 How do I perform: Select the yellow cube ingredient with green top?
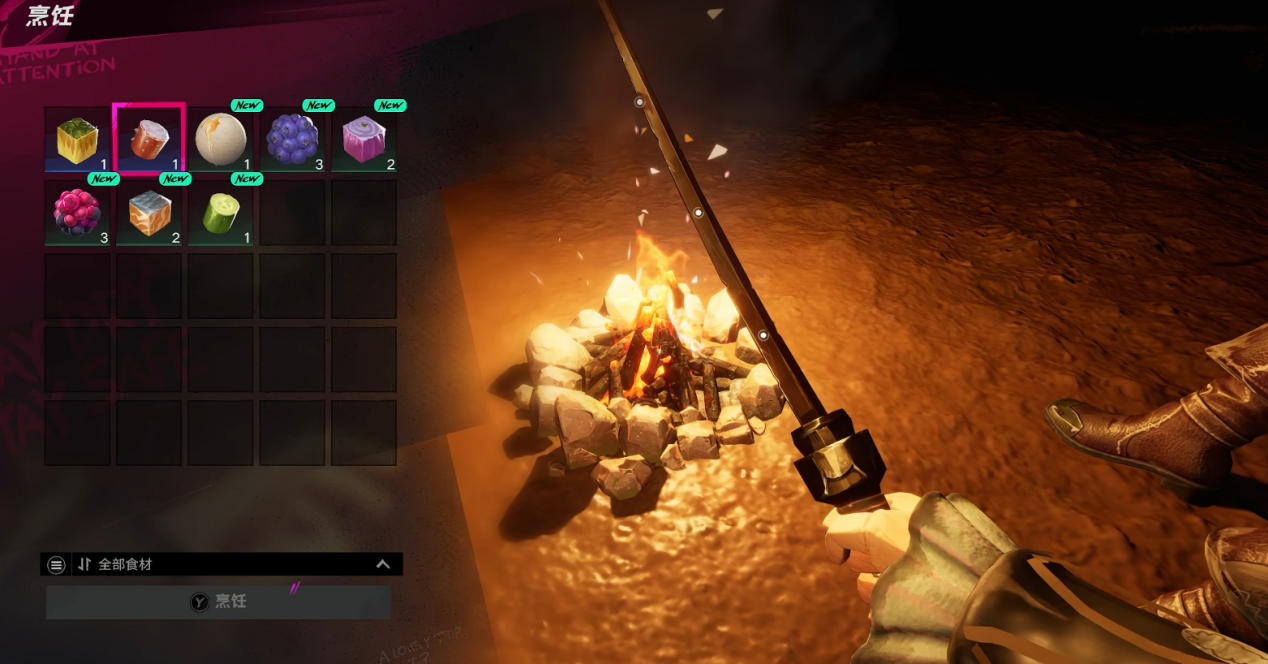pos(77,140)
